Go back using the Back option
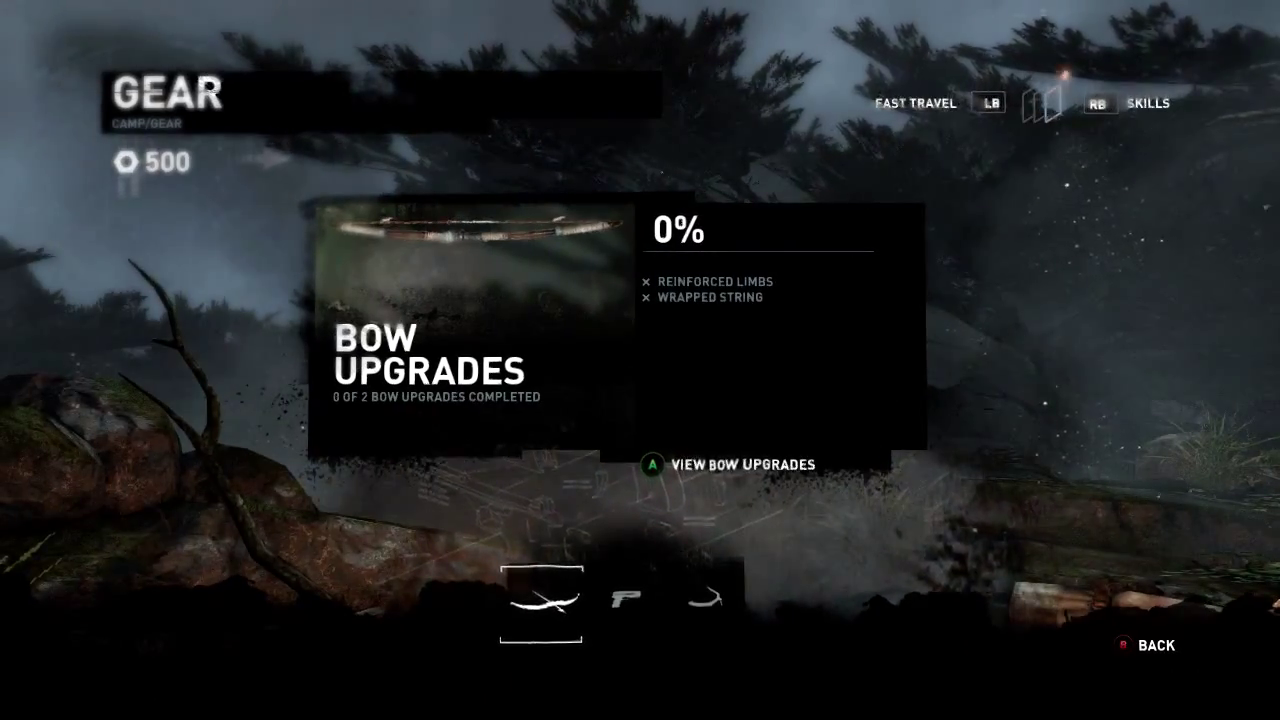The height and width of the screenshot is (720, 1280). coord(1155,646)
